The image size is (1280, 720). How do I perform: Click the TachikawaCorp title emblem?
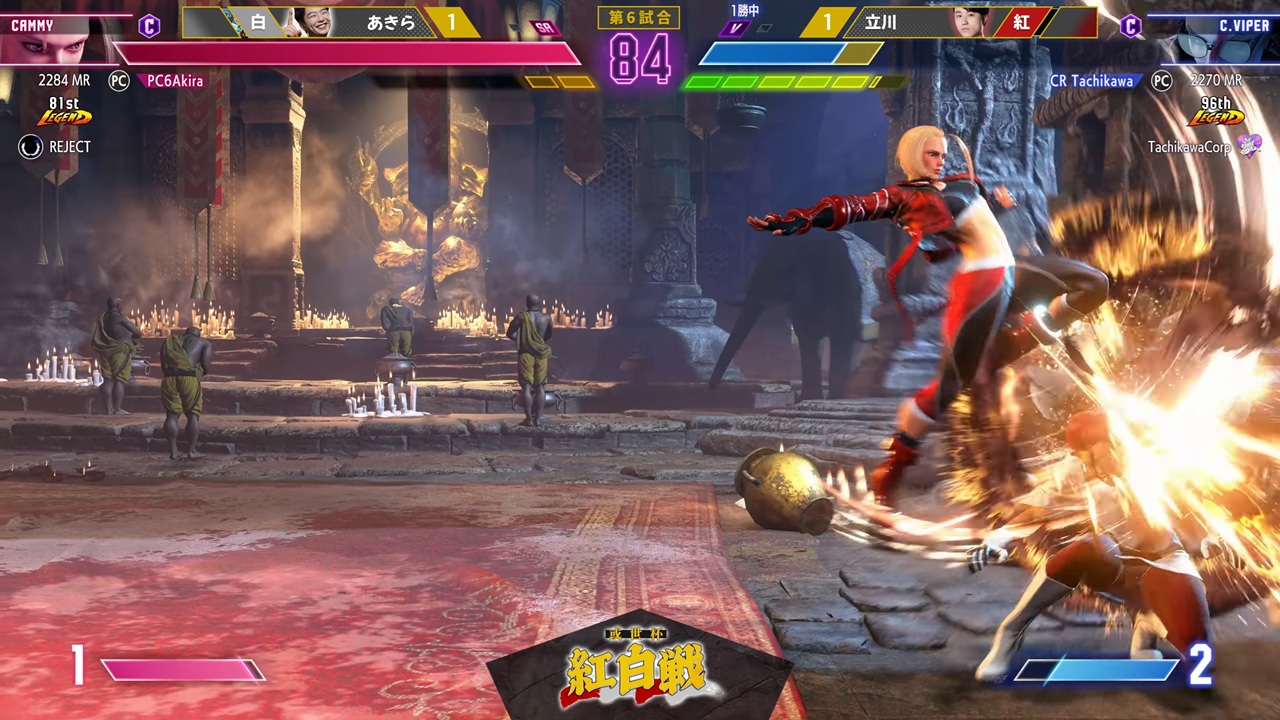click(1249, 147)
